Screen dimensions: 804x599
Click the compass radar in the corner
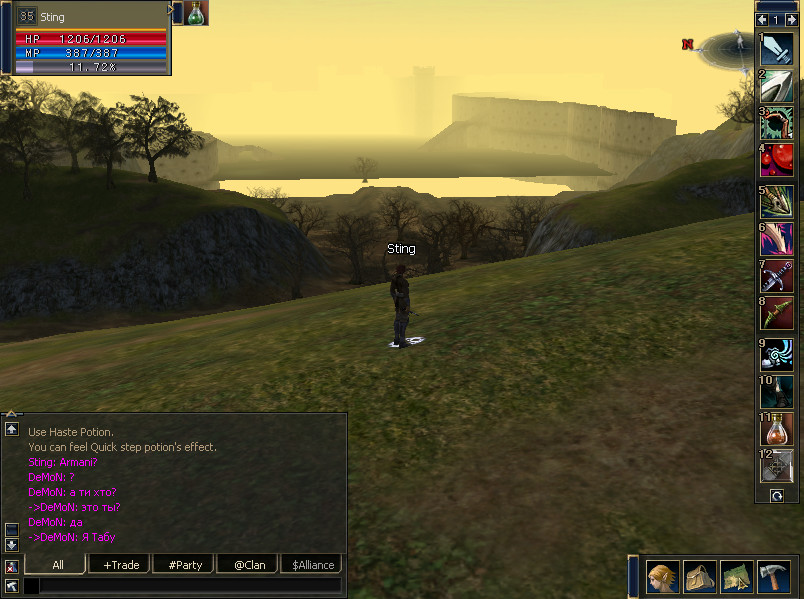click(727, 45)
